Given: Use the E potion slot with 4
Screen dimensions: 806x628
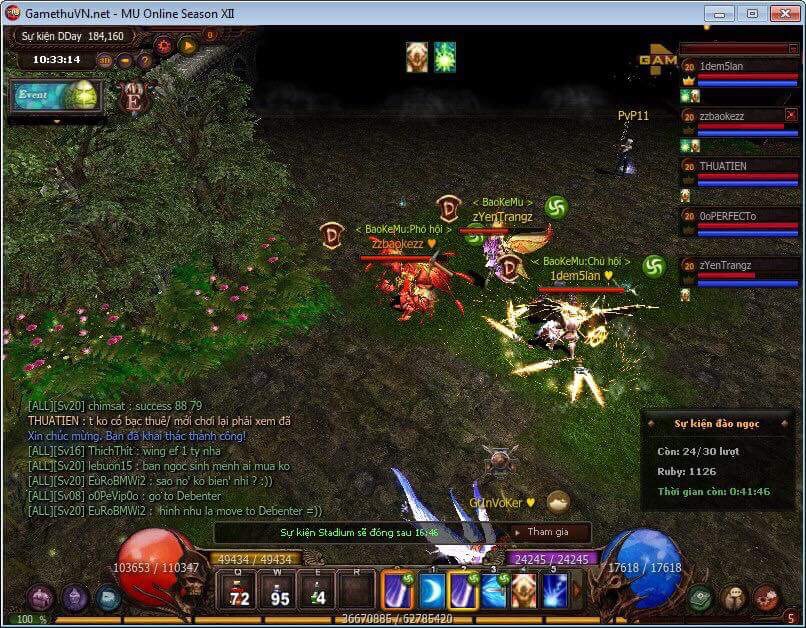Looking at the screenshot, I should pos(318,590).
